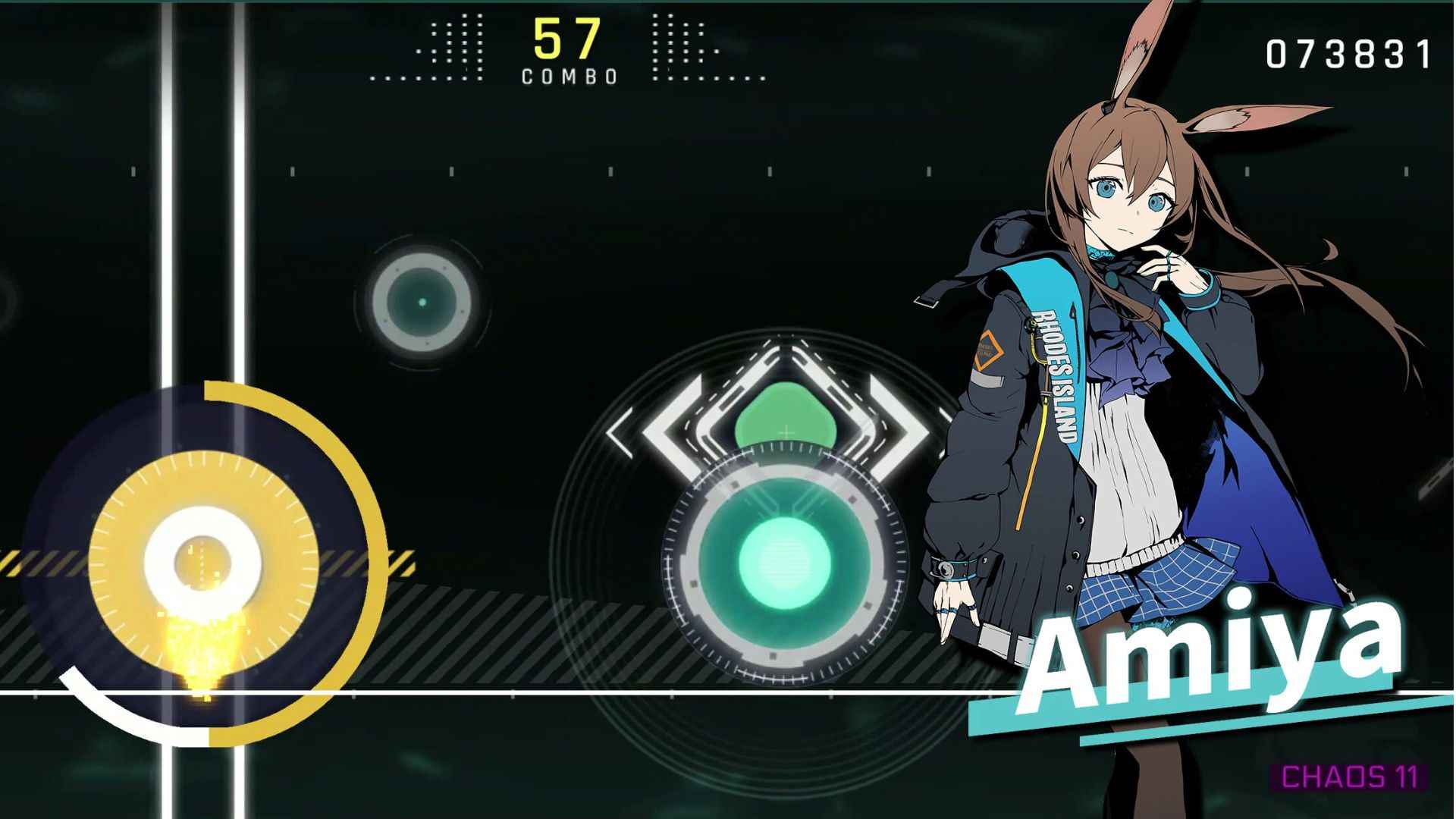Expand the dotted tick markers row near the top
This screenshot has height=819, width=1456.
[455, 45]
